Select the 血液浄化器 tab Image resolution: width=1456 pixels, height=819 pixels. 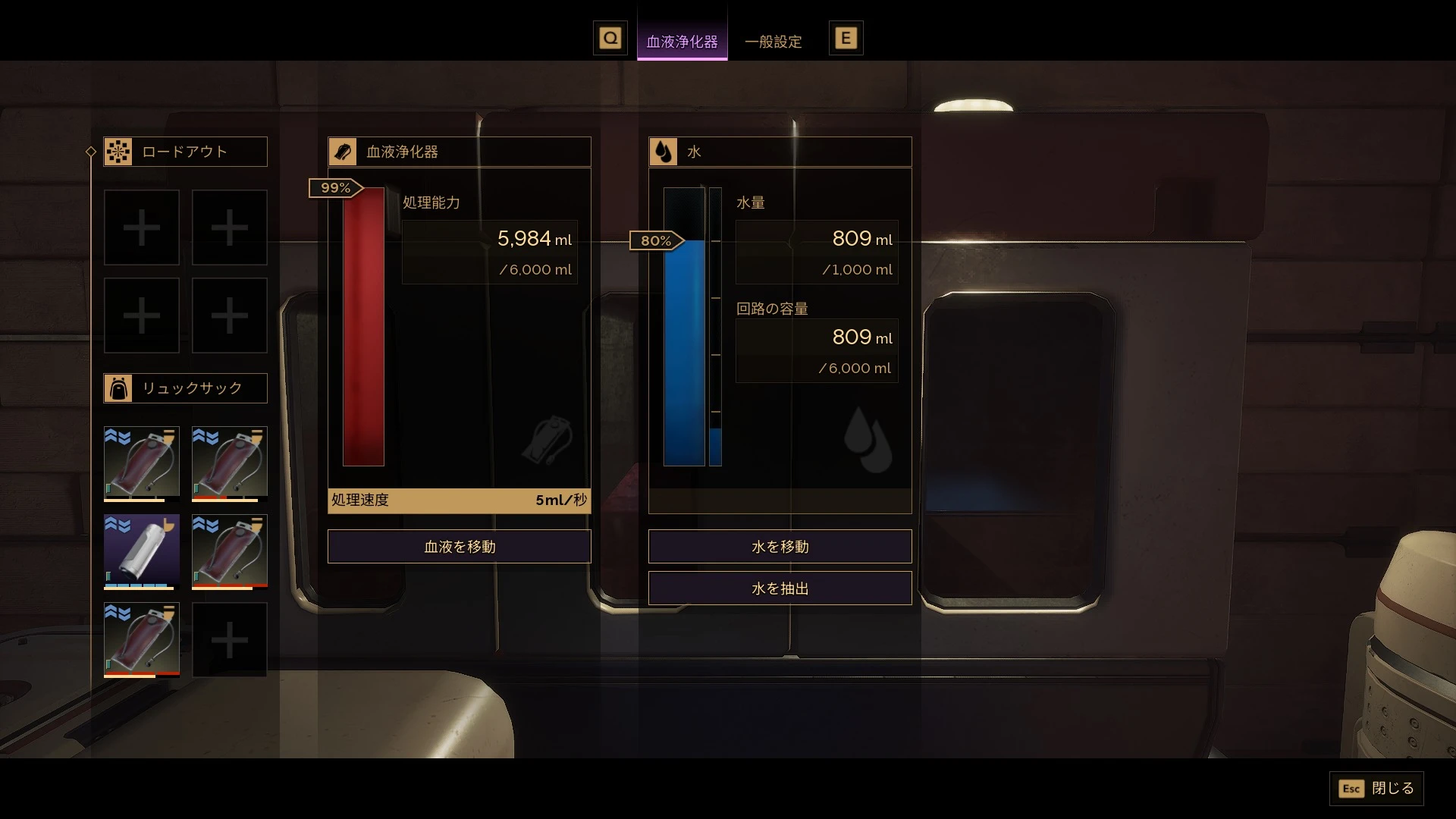(x=682, y=42)
